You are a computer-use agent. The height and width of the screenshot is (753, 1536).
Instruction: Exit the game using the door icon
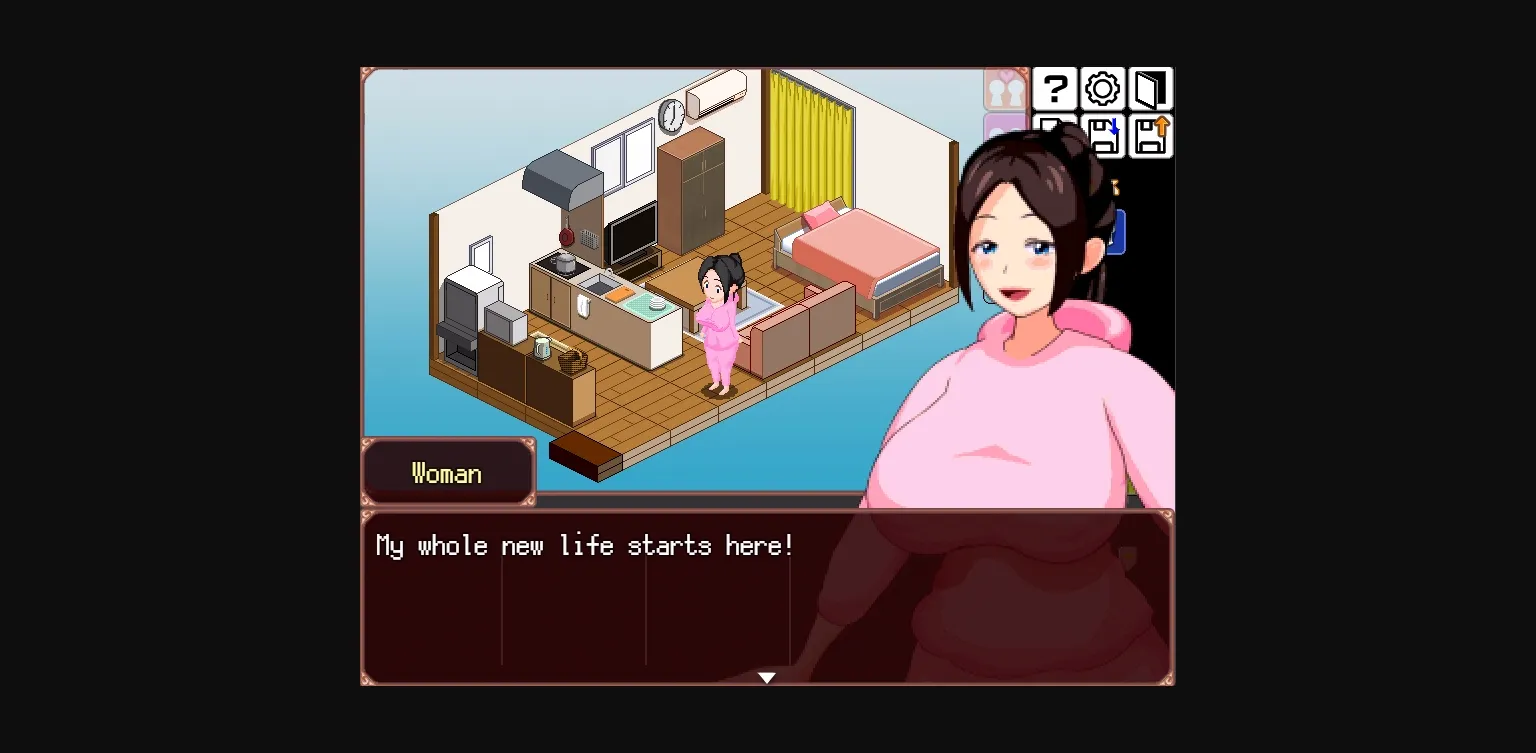(x=1150, y=89)
